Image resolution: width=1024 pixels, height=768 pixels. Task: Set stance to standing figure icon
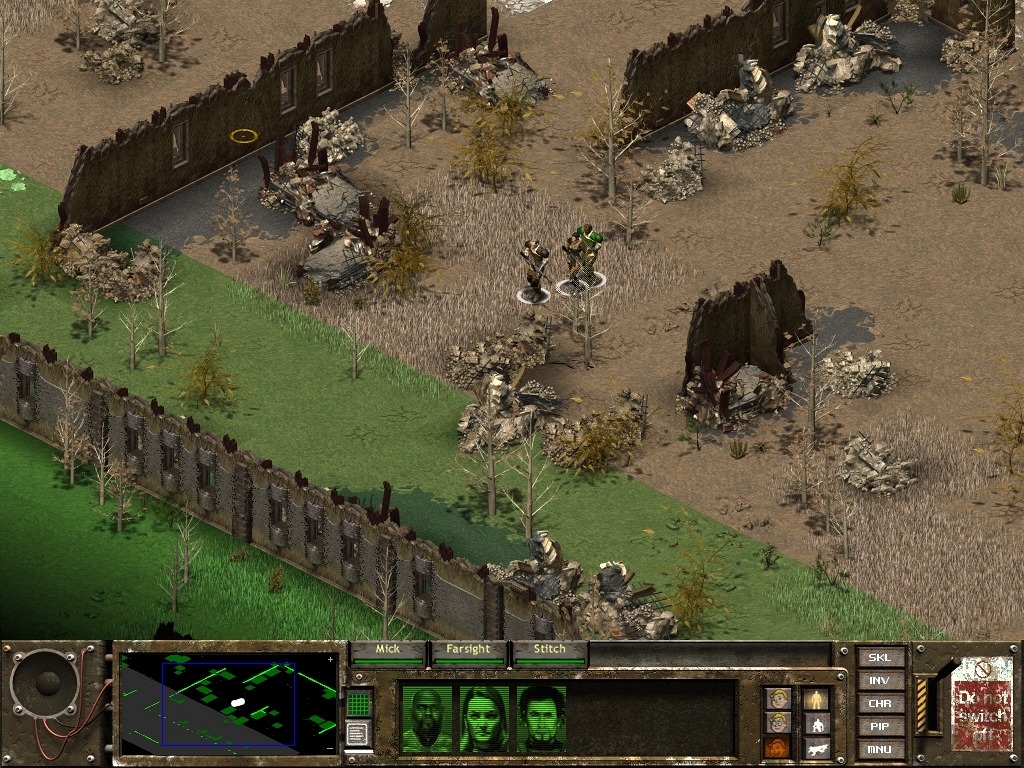(816, 698)
